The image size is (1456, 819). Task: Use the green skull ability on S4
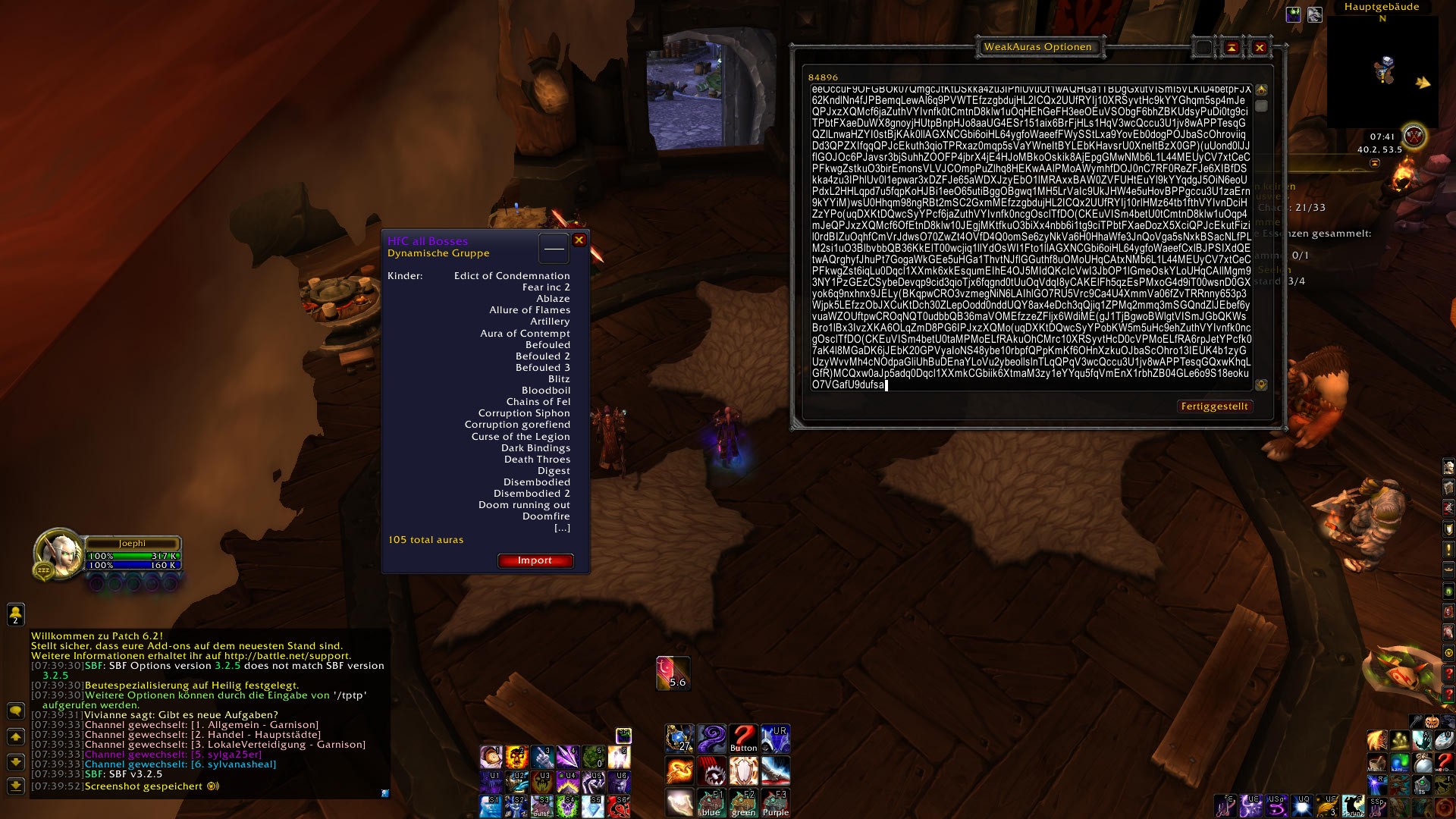(568, 806)
